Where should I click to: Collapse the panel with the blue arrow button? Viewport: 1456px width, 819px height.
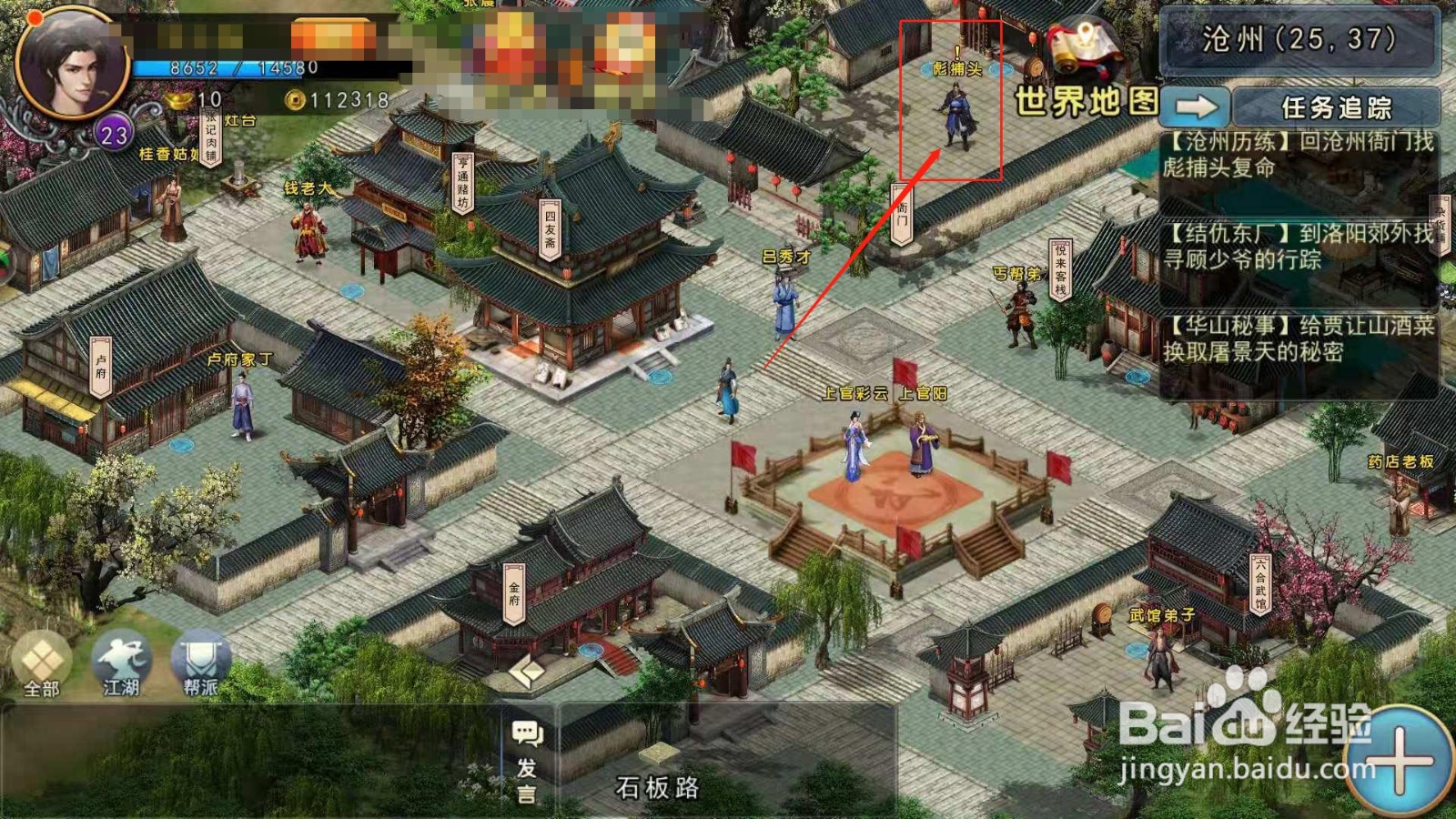pos(1195,106)
